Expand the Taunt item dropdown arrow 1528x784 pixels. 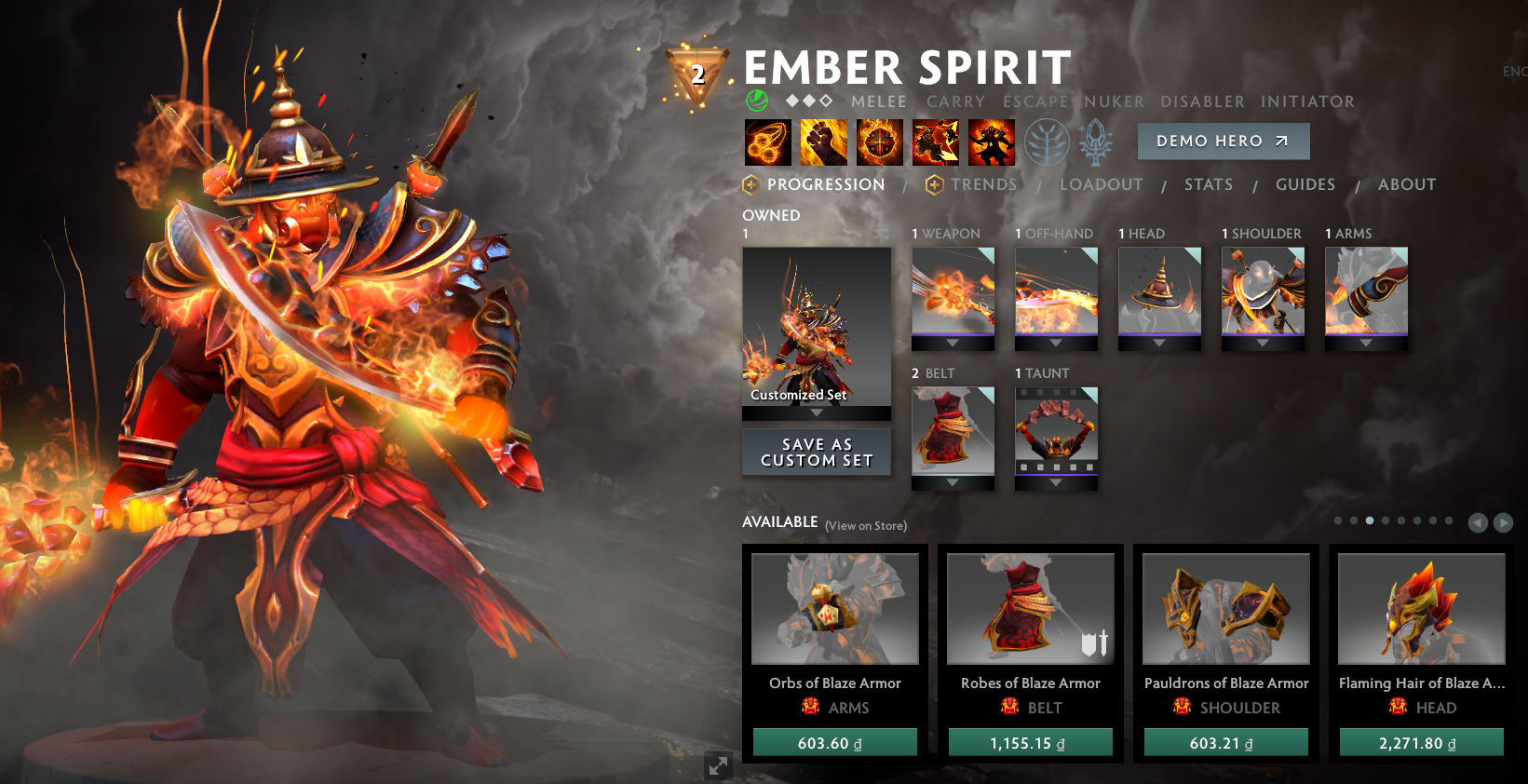pos(1055,483)
